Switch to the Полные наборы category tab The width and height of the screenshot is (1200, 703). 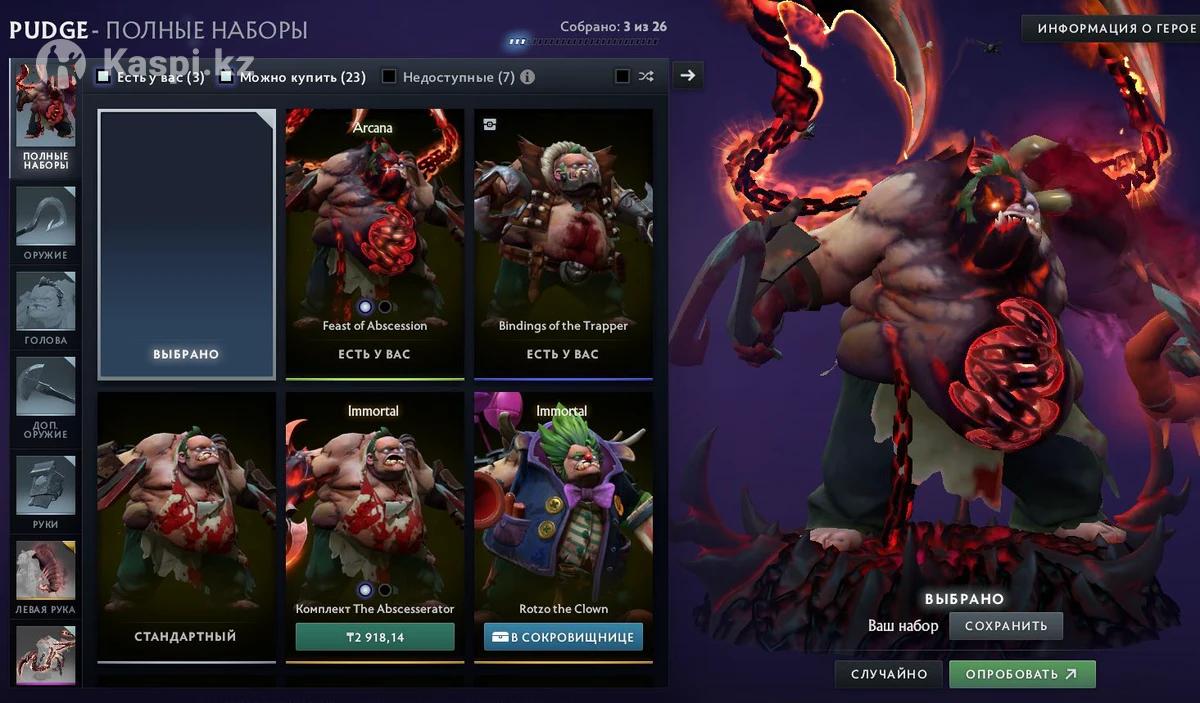pos(46,120)
